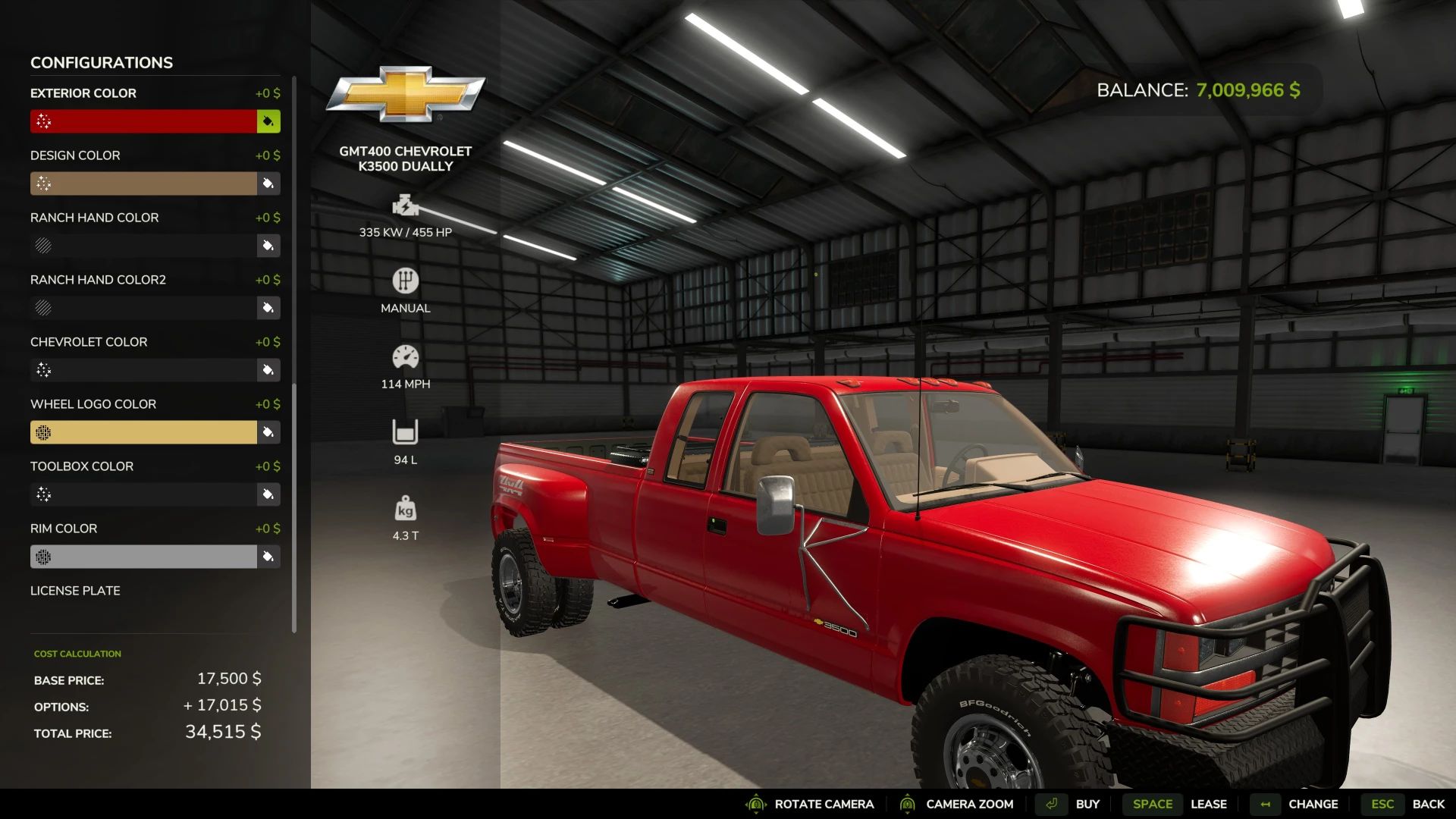Screen dimensions: 1456x819
Task: Select the Chevrolet Color bar
Action: (x=143, y=370)
